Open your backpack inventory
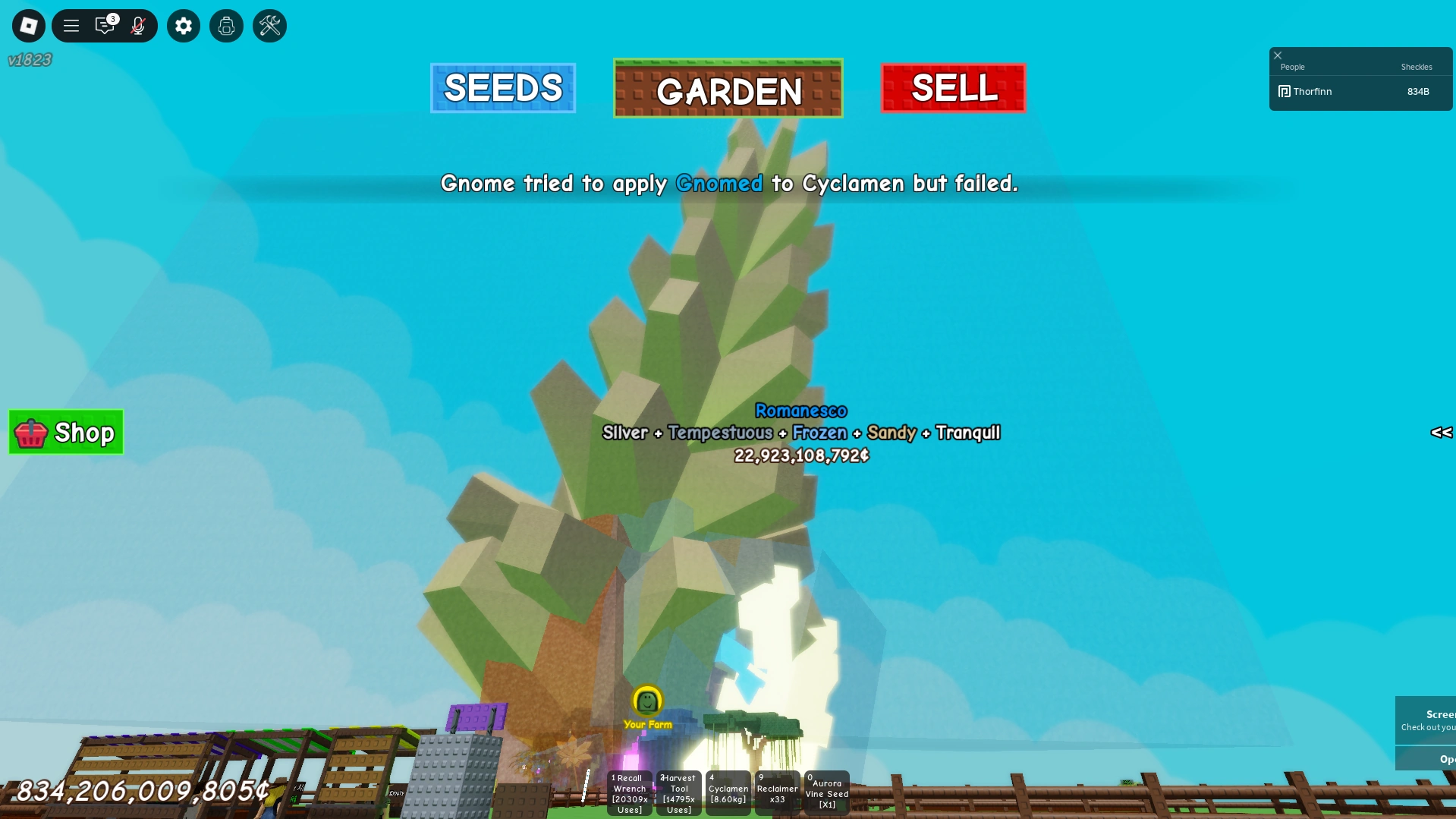Viewport: 1456px width, 819px height. 226,25
